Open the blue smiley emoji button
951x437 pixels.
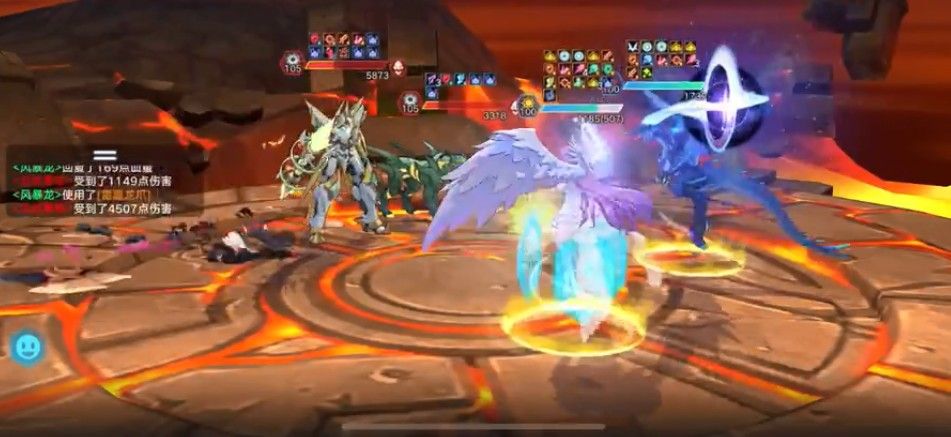(26, 347)
